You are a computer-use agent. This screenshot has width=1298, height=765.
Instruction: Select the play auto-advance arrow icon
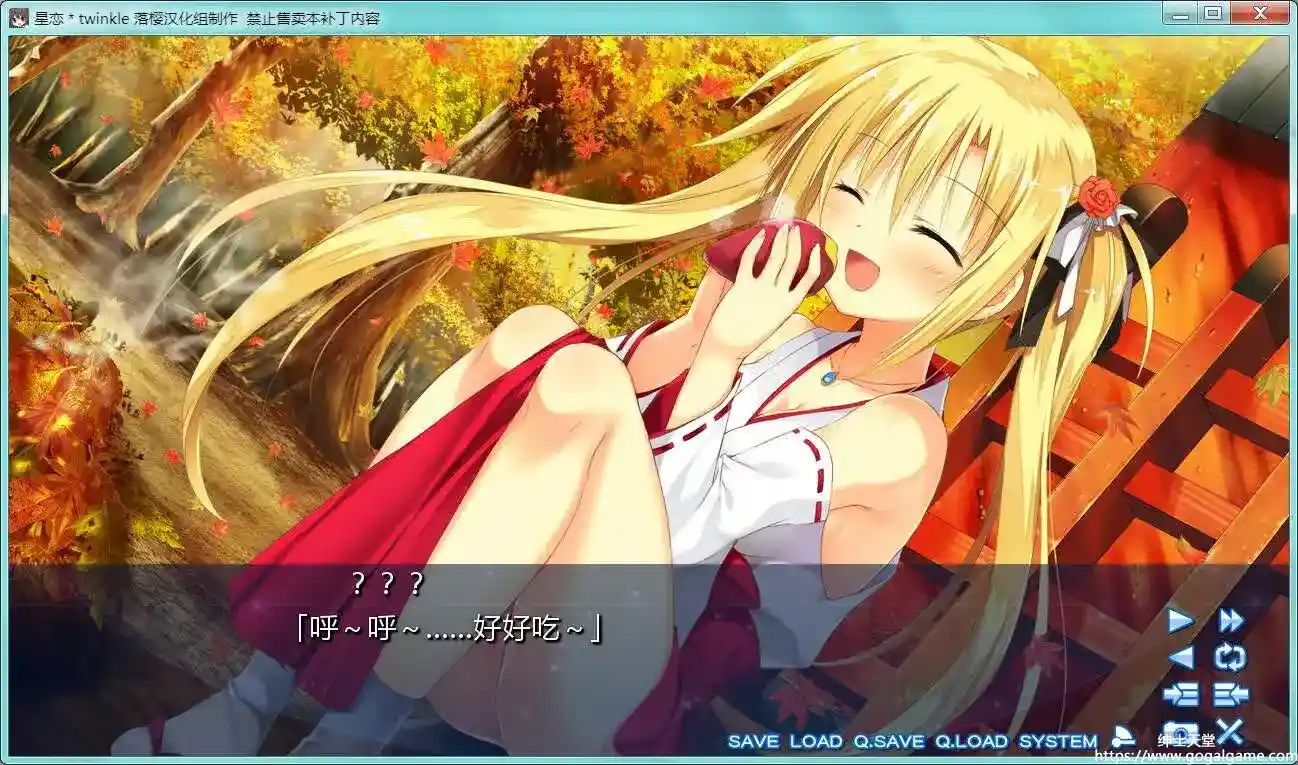(1180, 621)
